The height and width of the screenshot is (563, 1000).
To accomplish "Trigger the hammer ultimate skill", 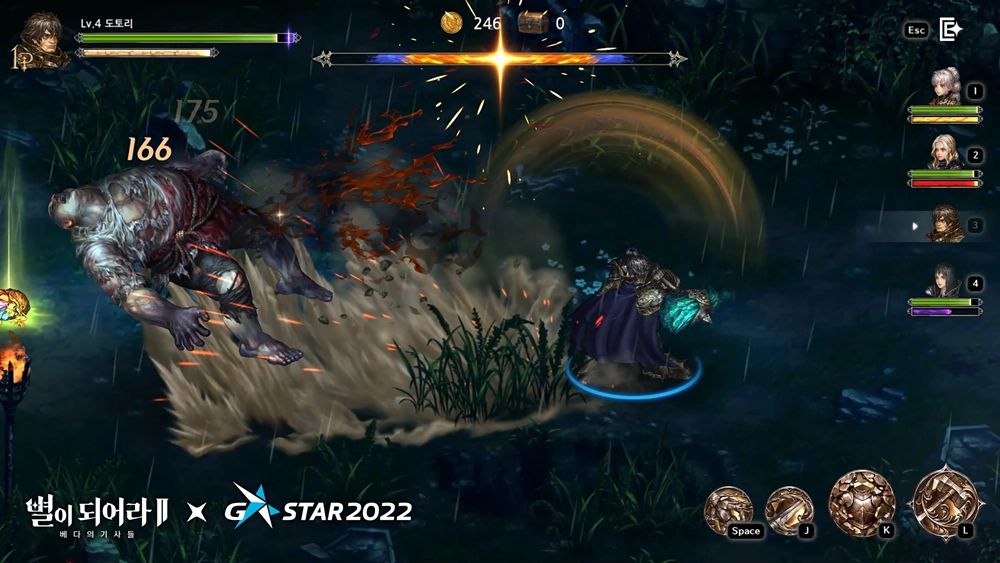I will 943,502.
